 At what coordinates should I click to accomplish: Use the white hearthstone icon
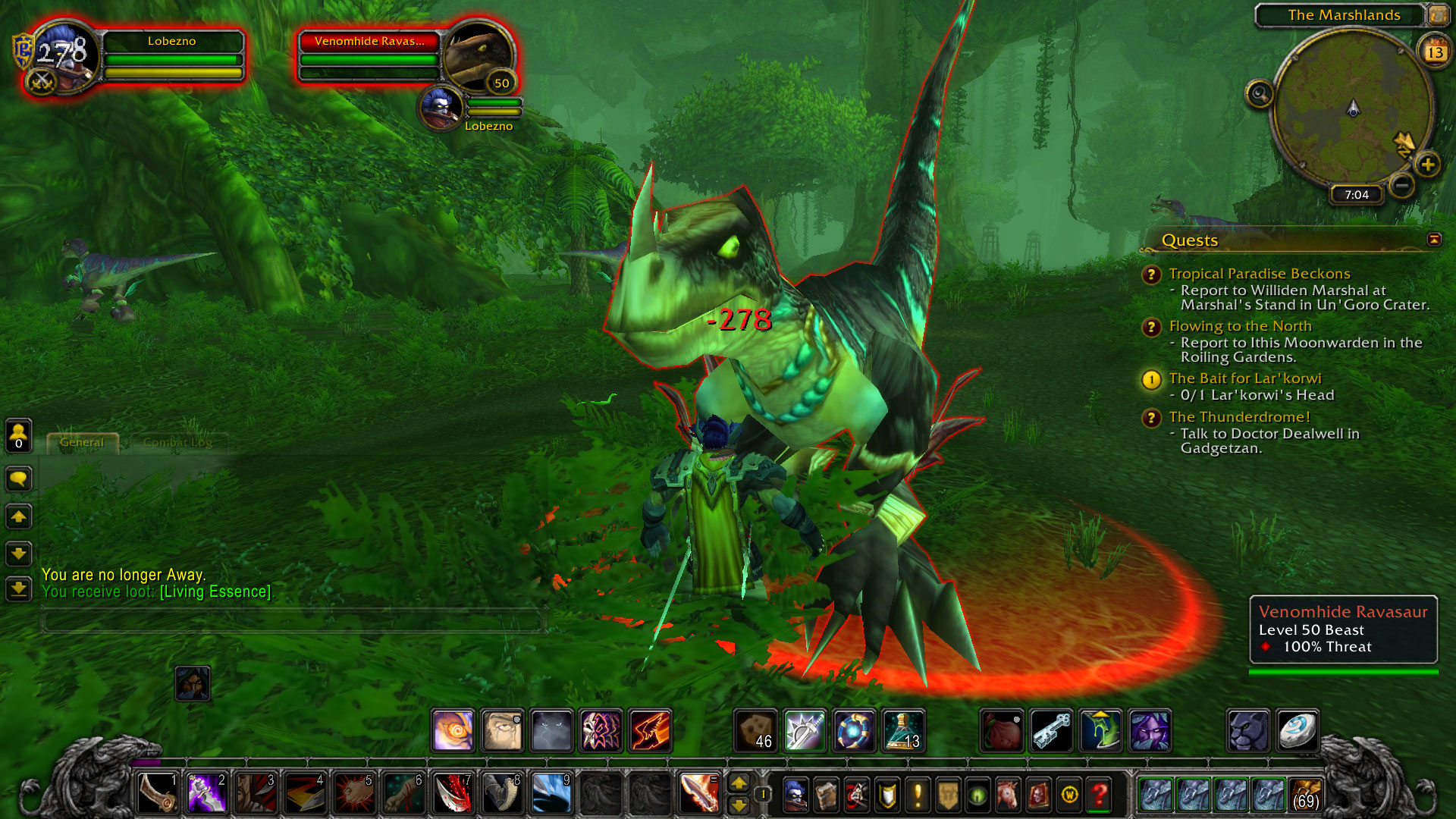point(1297,731)
